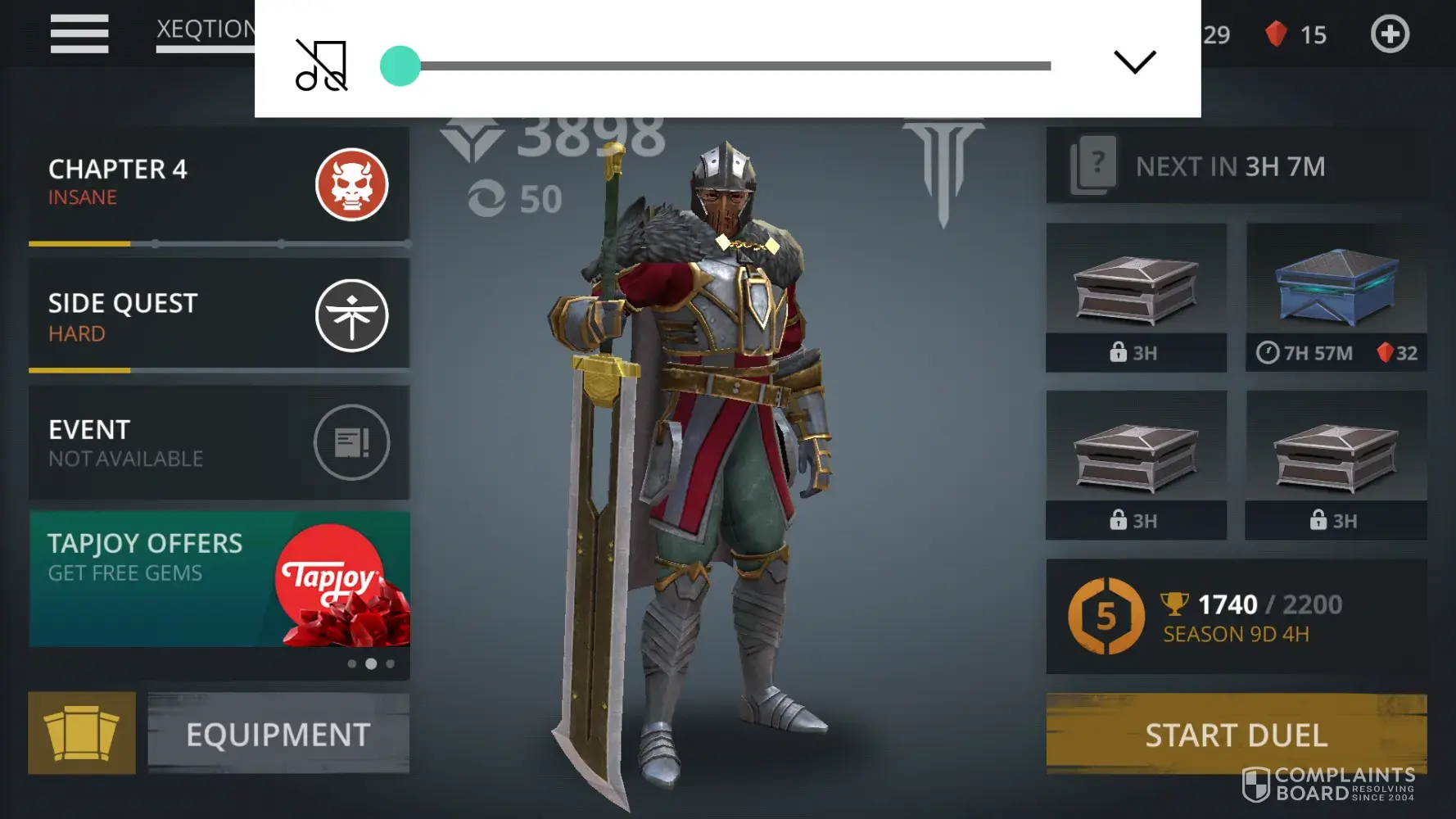
Task: Expand the volume overlay with the chevron
Action: point(1134,62)
